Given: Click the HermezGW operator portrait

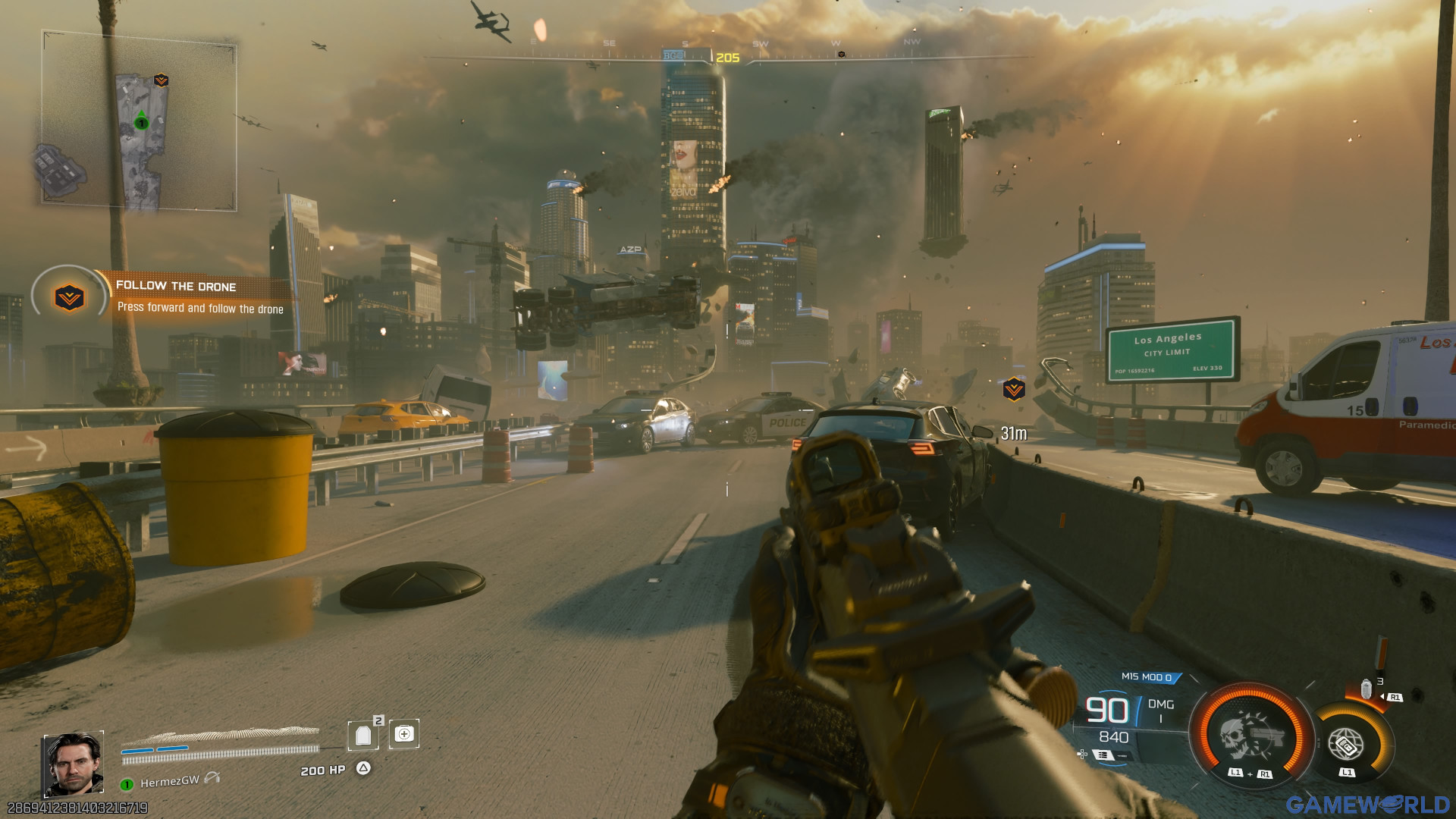Looking at the screenshot, I should (73, 764).
